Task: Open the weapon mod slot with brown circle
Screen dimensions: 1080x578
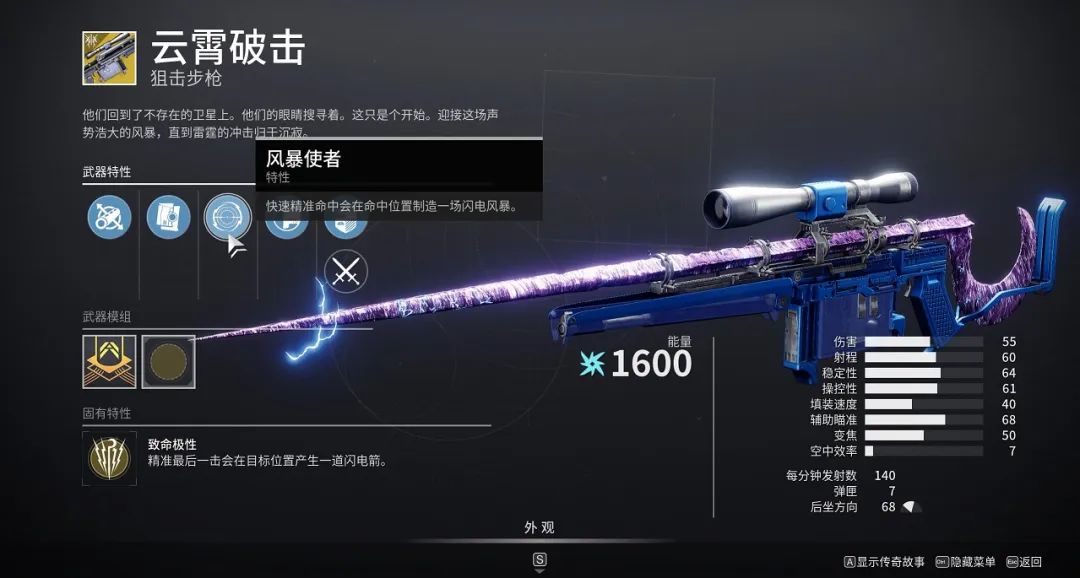Action: click(168, 361)
